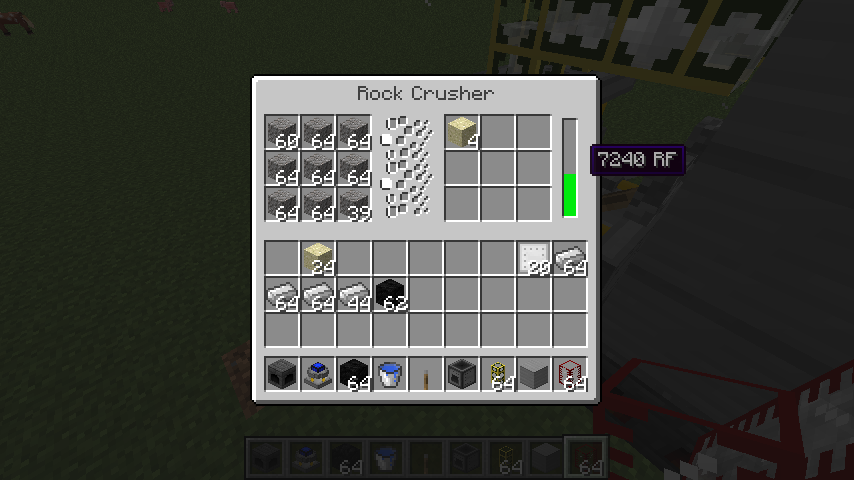The width and height of the screenshot is (854, 480).
Task: Select the lever/stick item in the hotbar
Action: click(x=426, y=374)
